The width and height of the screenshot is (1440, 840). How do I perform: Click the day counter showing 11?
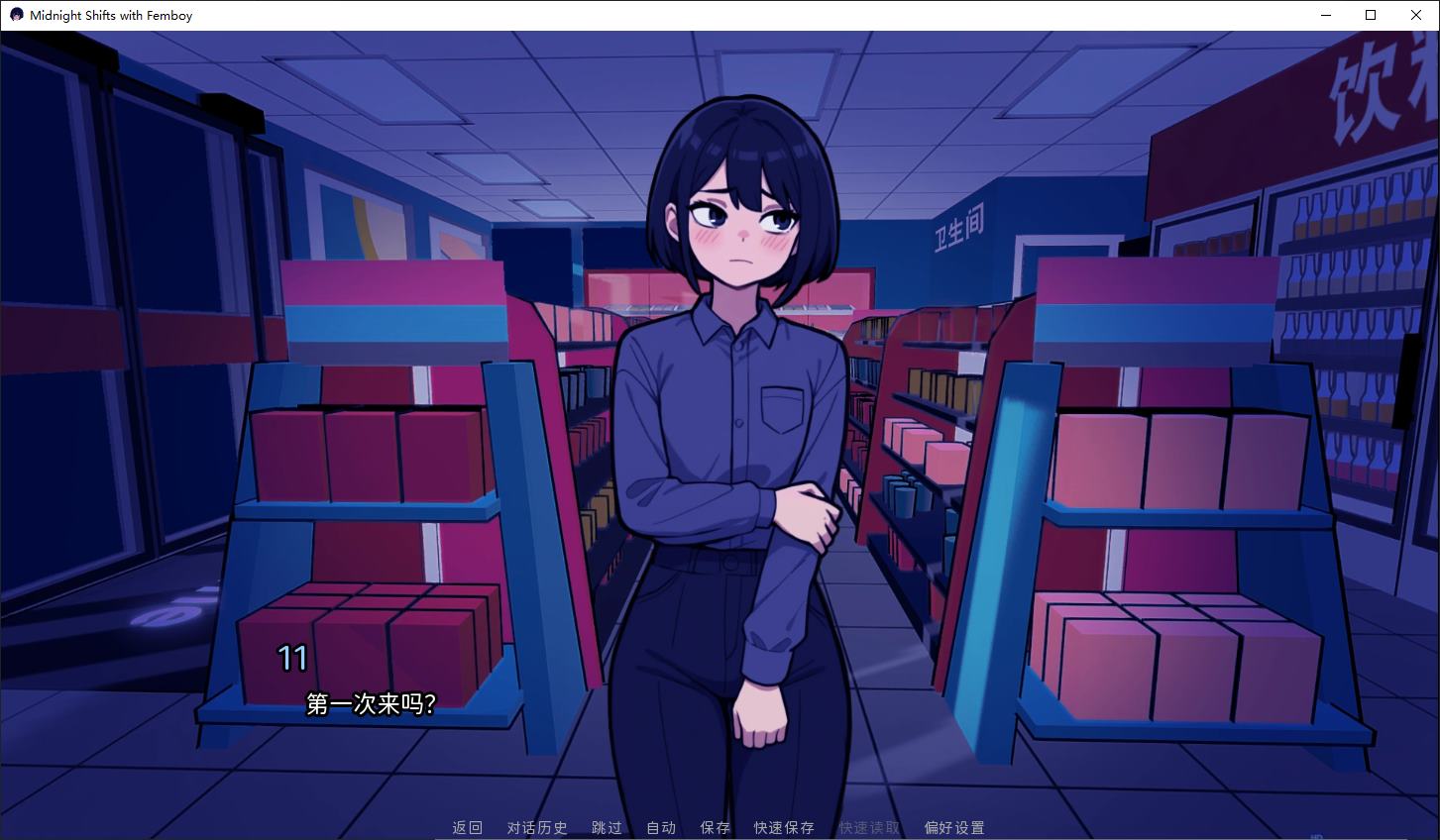click(x=292, y=656)
